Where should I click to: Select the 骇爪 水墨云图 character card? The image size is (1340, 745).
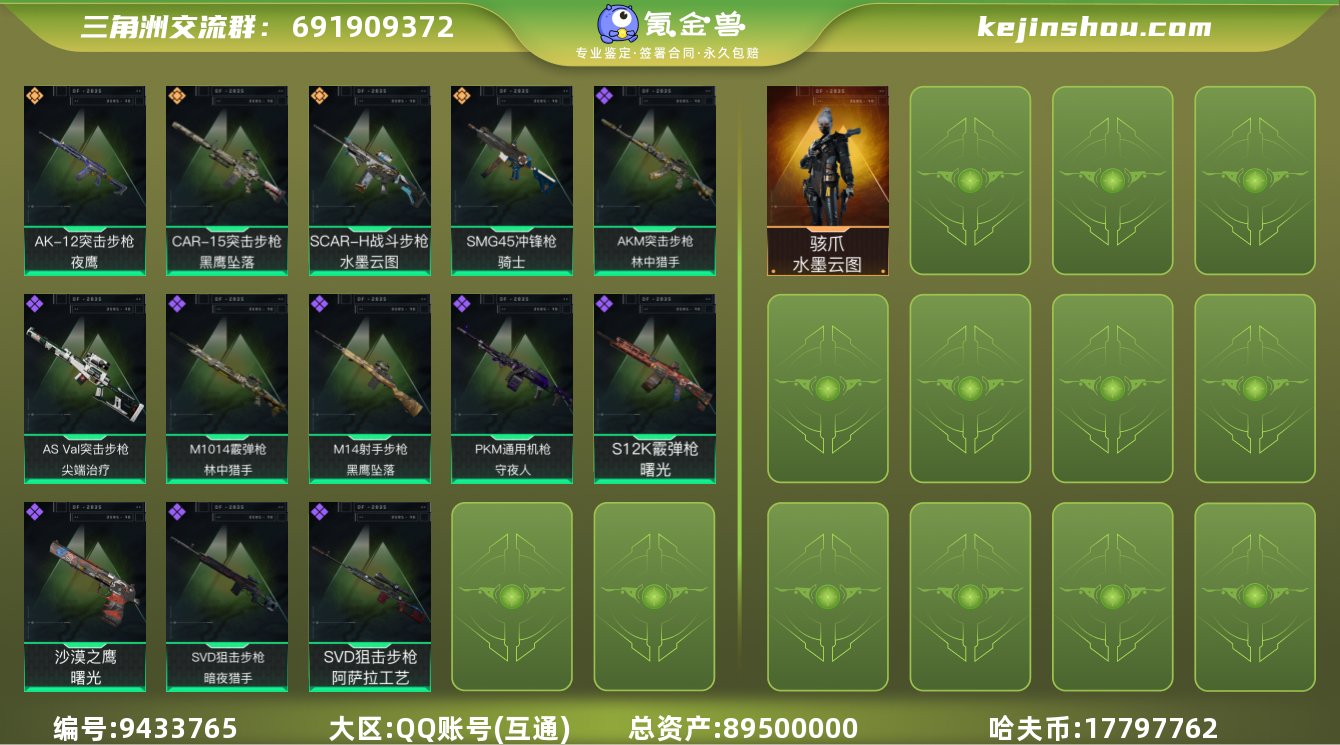[x=827, y=178]
